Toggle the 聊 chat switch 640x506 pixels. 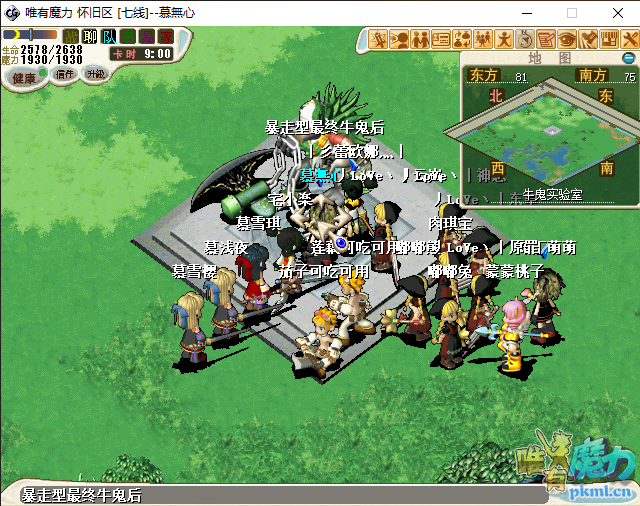pyautogui.click(x=90, y=37)
